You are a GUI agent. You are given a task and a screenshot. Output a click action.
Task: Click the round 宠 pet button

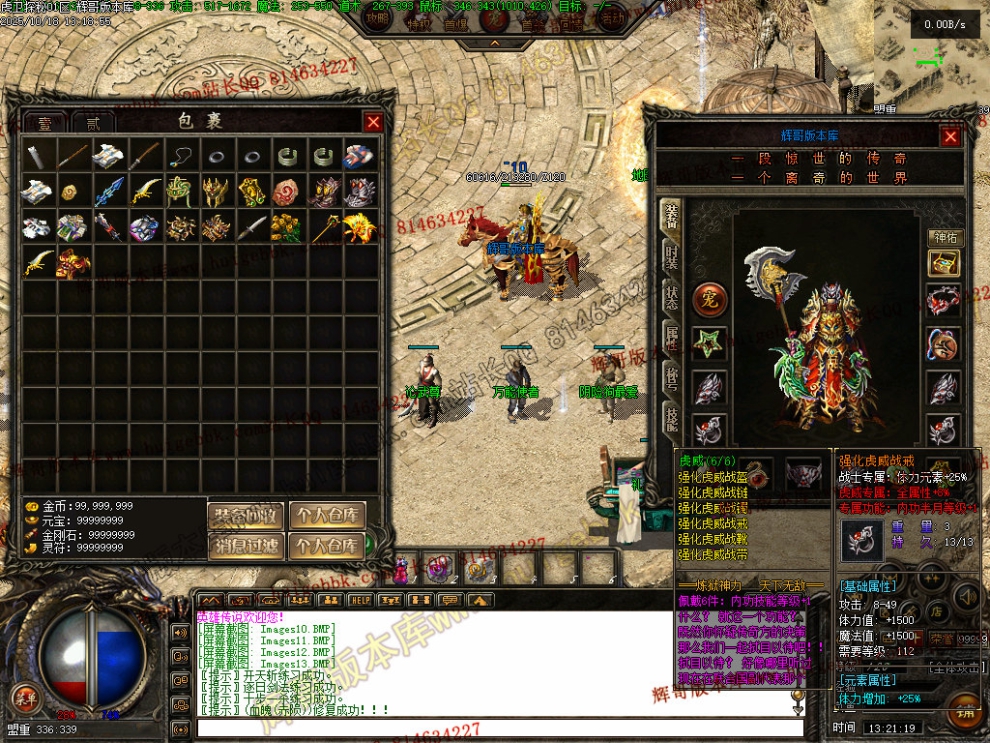pyautogui.click(x=709, y=298)
